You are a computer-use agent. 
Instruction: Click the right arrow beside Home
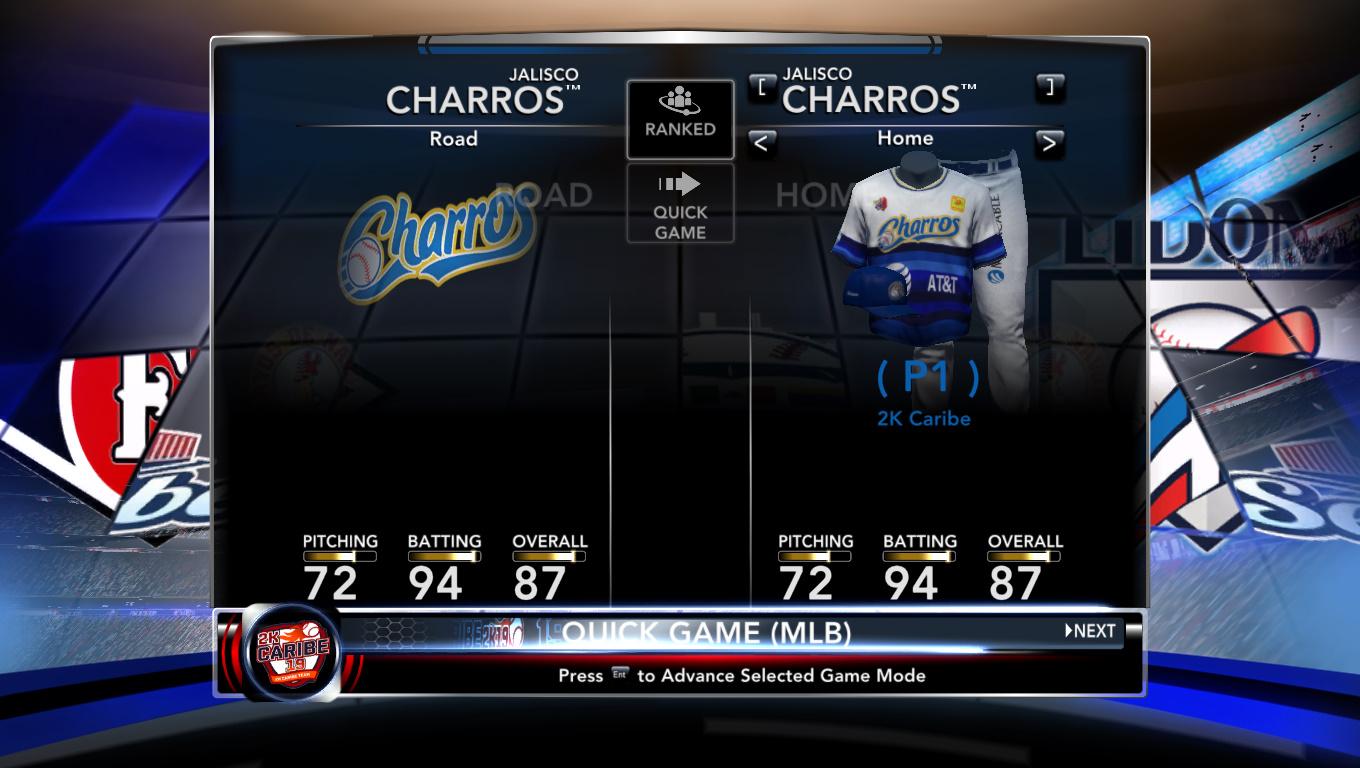[1048, 143]
